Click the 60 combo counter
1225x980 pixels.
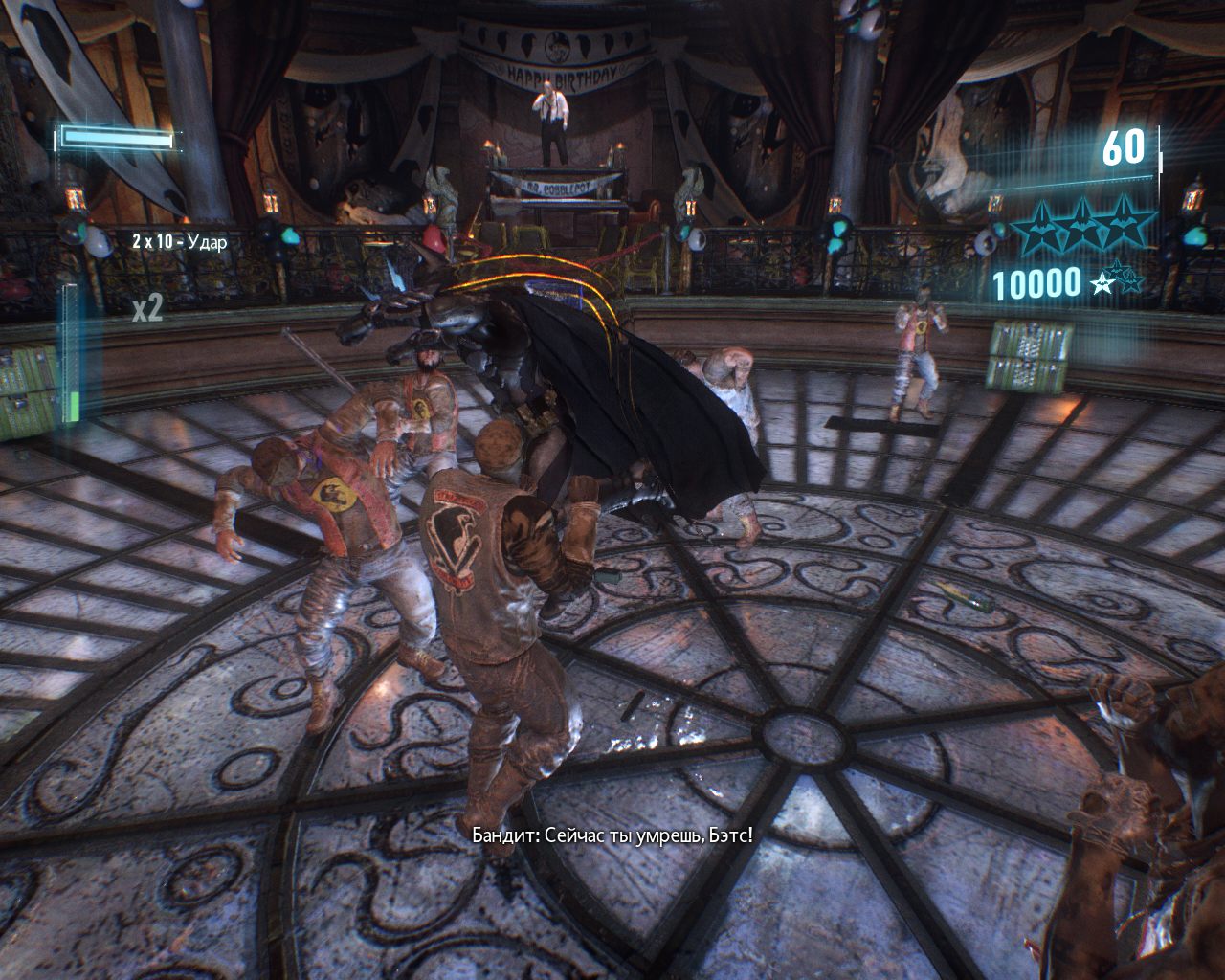coord(1125,148)
